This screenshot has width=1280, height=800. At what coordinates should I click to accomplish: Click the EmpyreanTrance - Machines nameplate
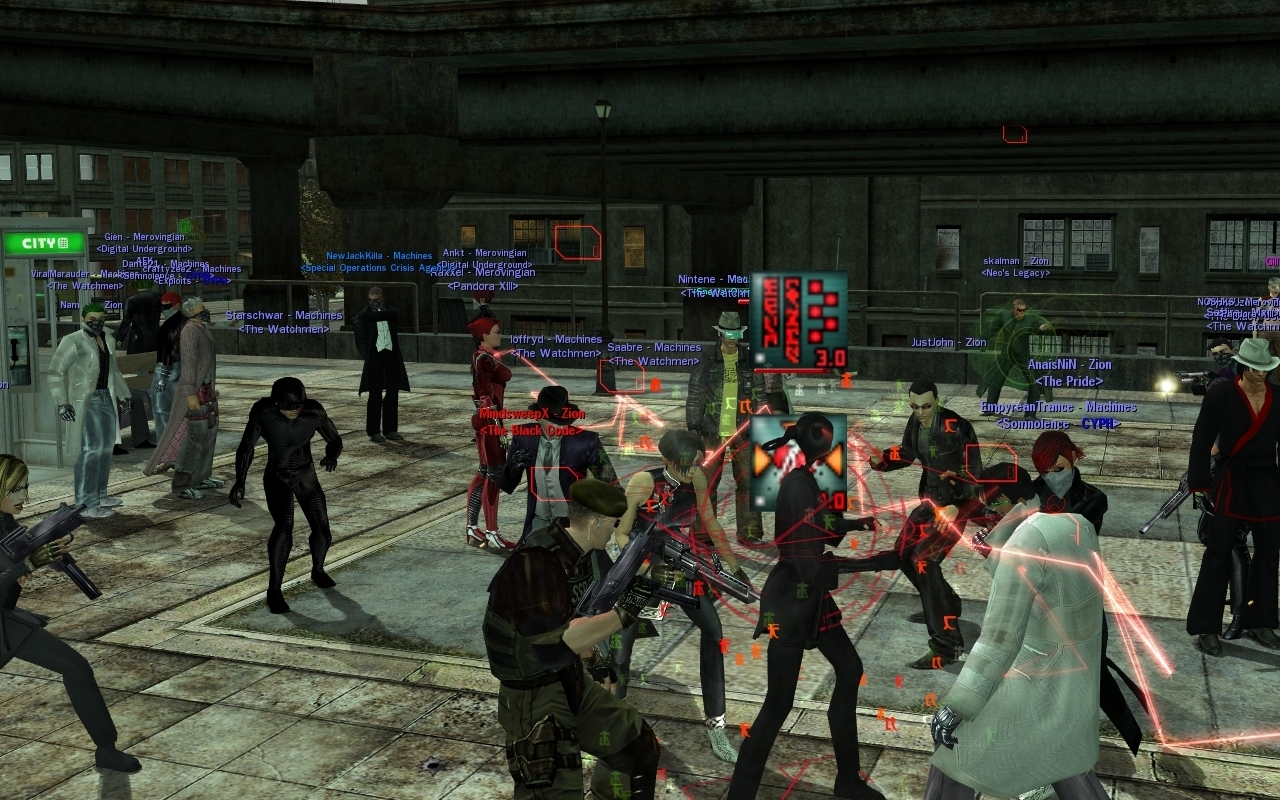click(x=1058, y=408)
